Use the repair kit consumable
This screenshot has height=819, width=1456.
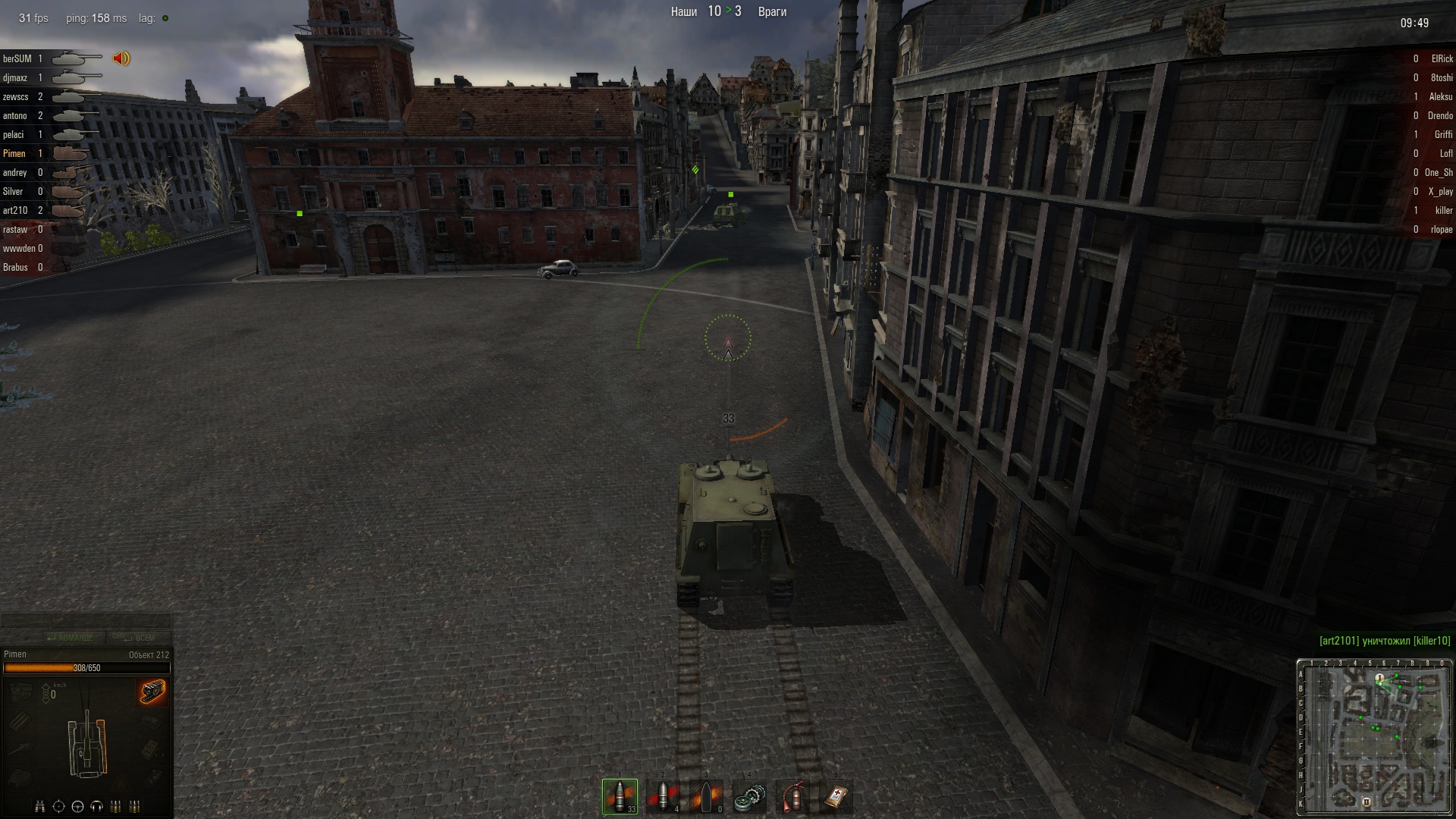point(749,796)
